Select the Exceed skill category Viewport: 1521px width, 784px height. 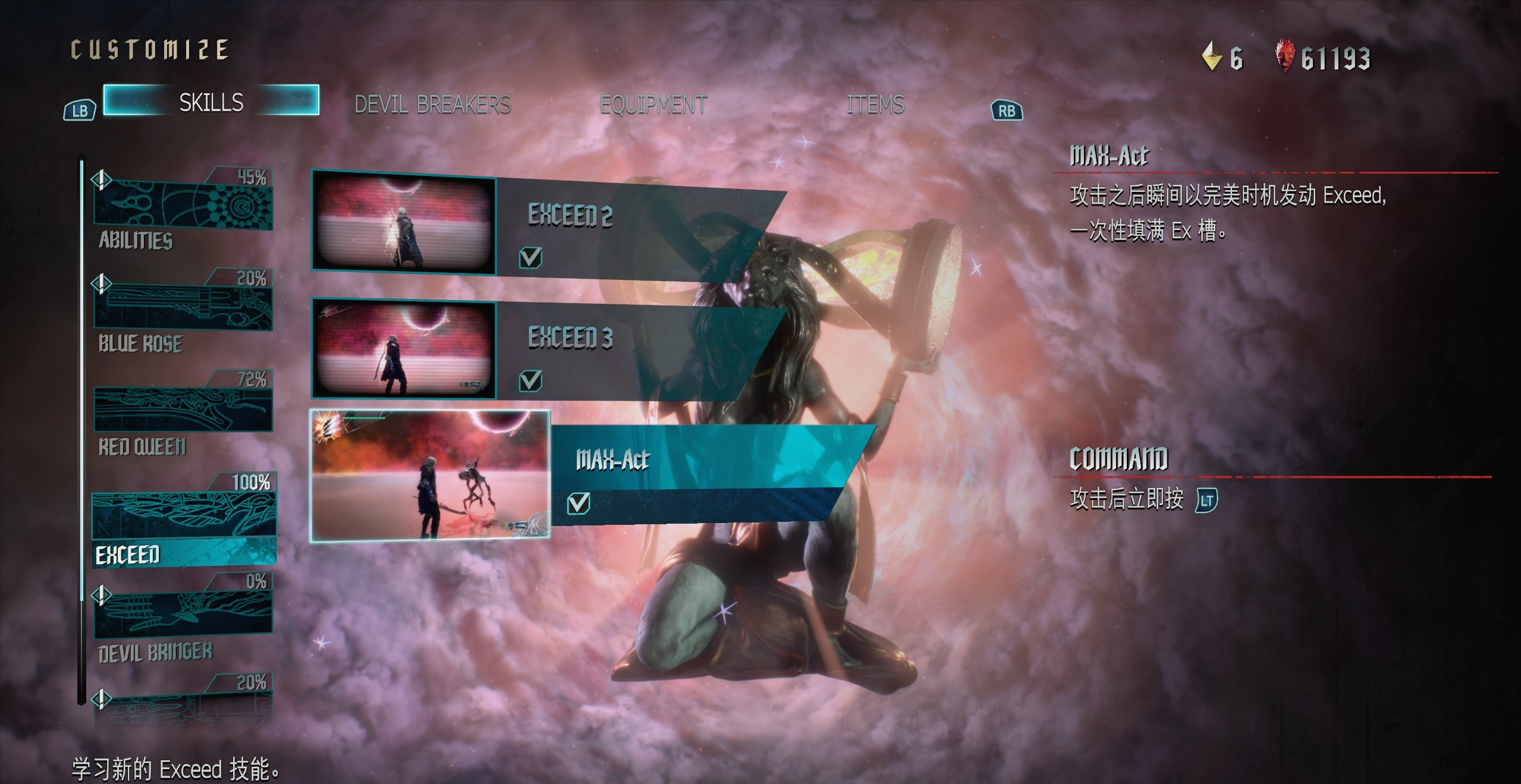pyautogui.click(x=183, y=523)
